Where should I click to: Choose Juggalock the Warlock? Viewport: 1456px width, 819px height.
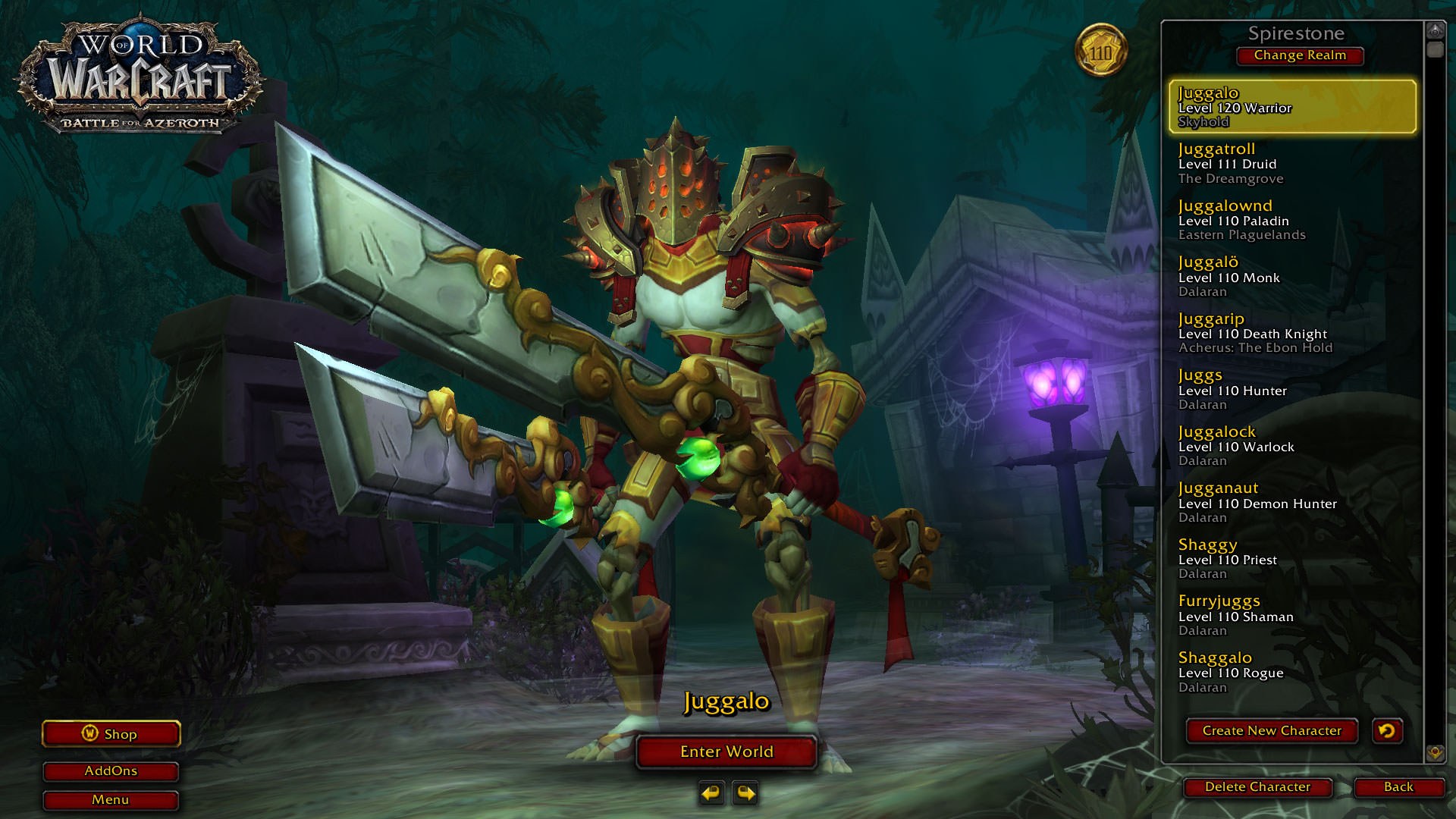1292,446
